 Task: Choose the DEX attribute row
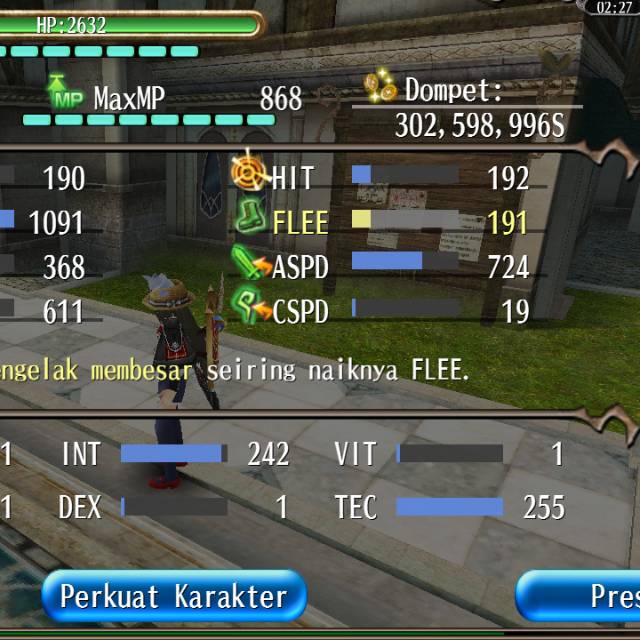pyautogui.click(x=175, y=507)
